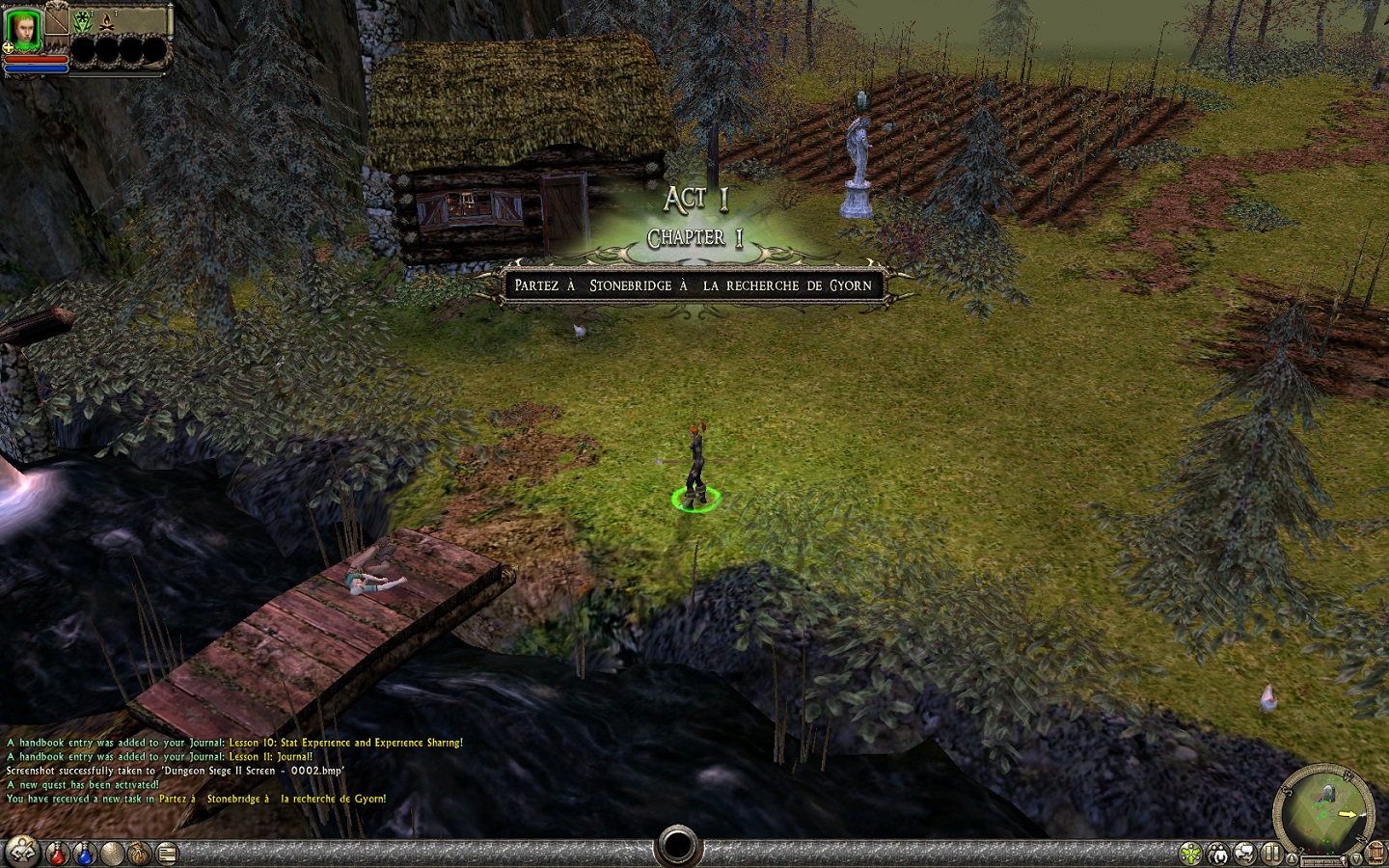Open the sack inventory button
The image size is (1389, 868).
pyautogui.click(x=141, y=853)
